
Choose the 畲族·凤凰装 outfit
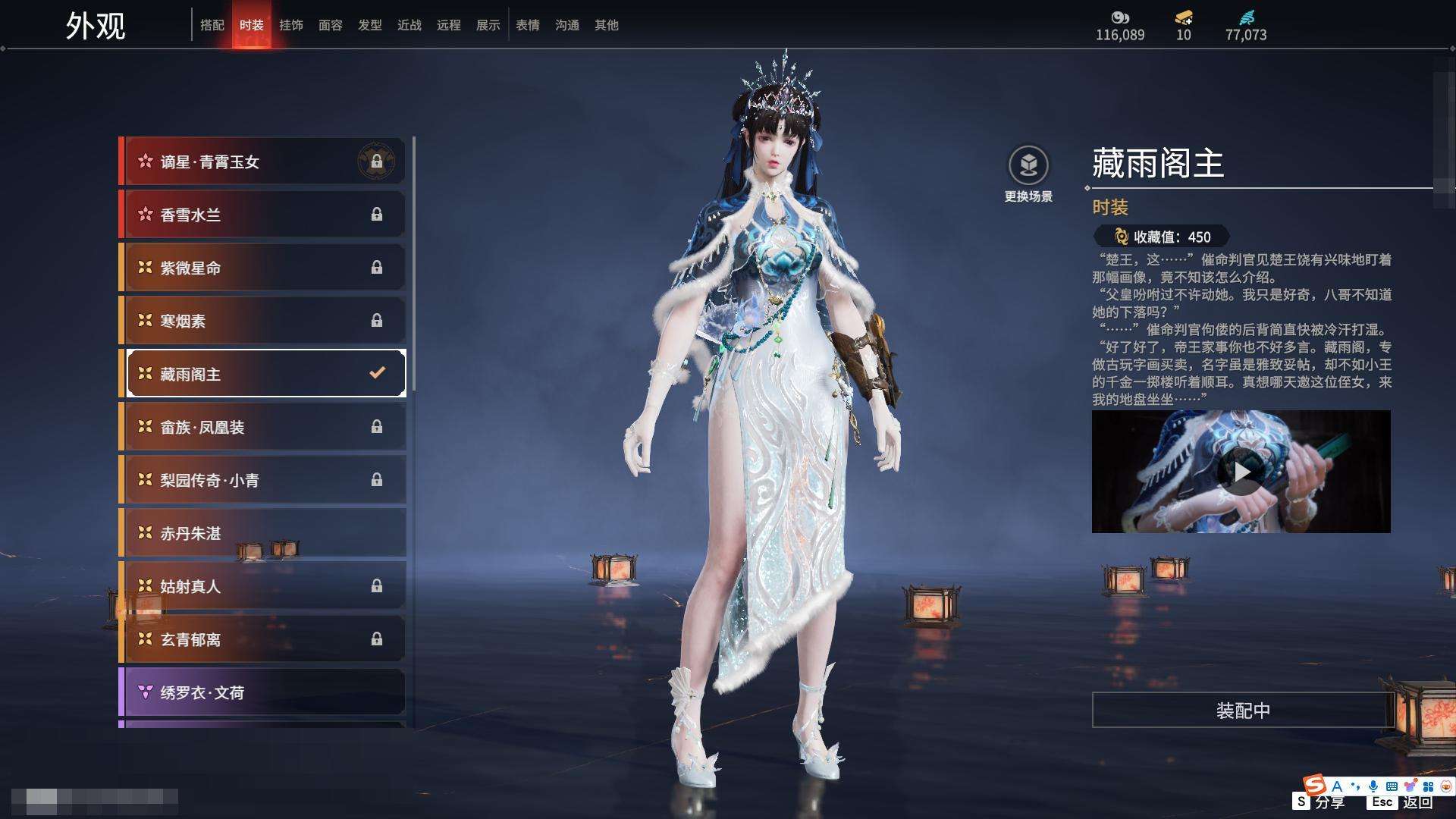point(262,427)
